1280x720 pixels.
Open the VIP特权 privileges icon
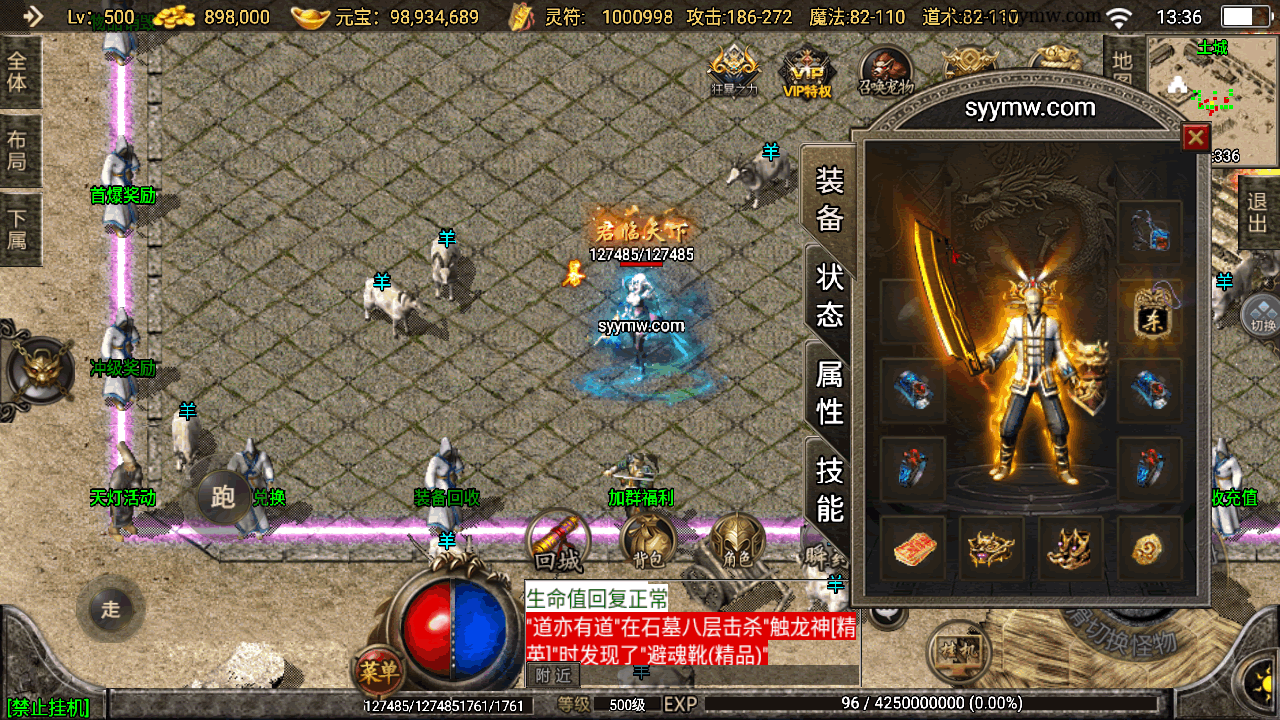[x=807, y=74]
